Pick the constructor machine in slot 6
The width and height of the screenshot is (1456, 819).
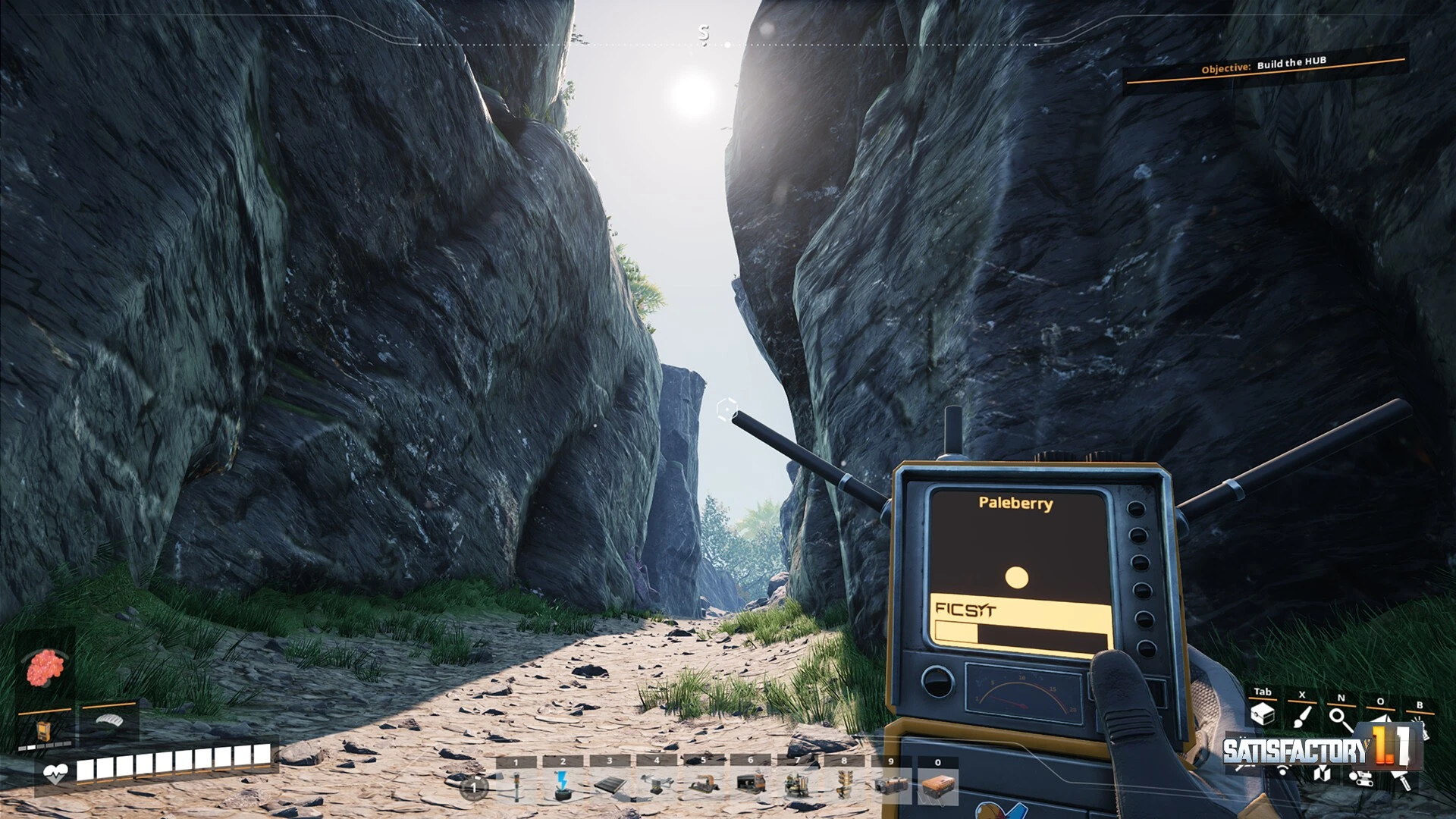751,784
